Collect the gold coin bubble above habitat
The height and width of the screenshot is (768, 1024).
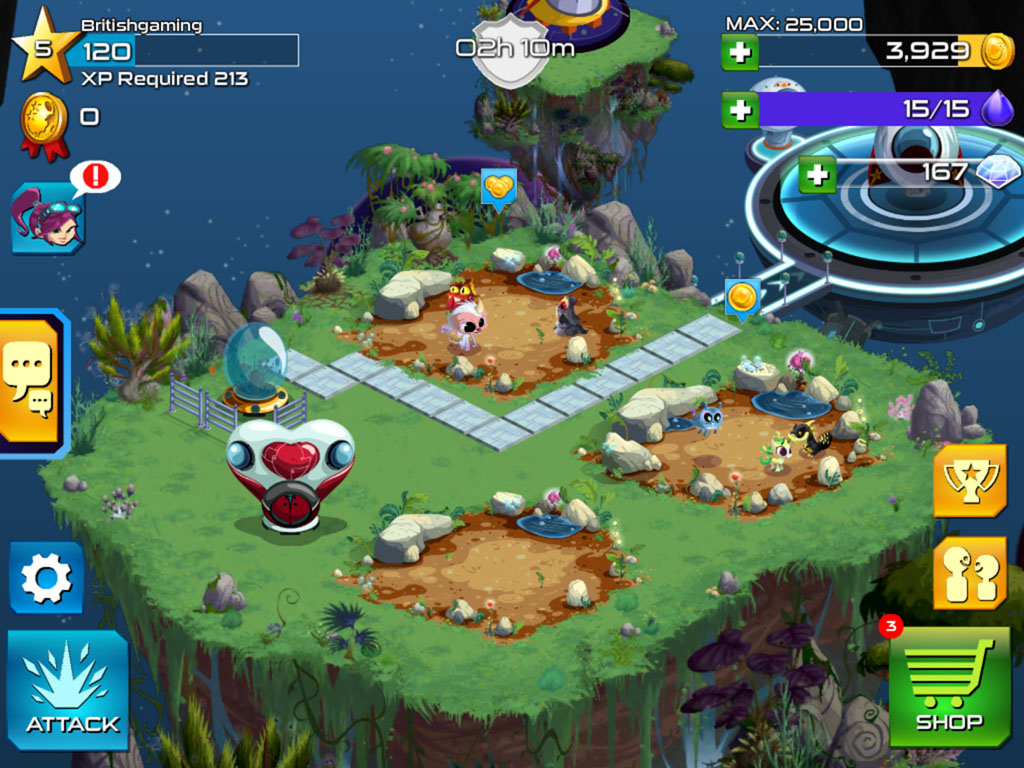coord(742,298)
